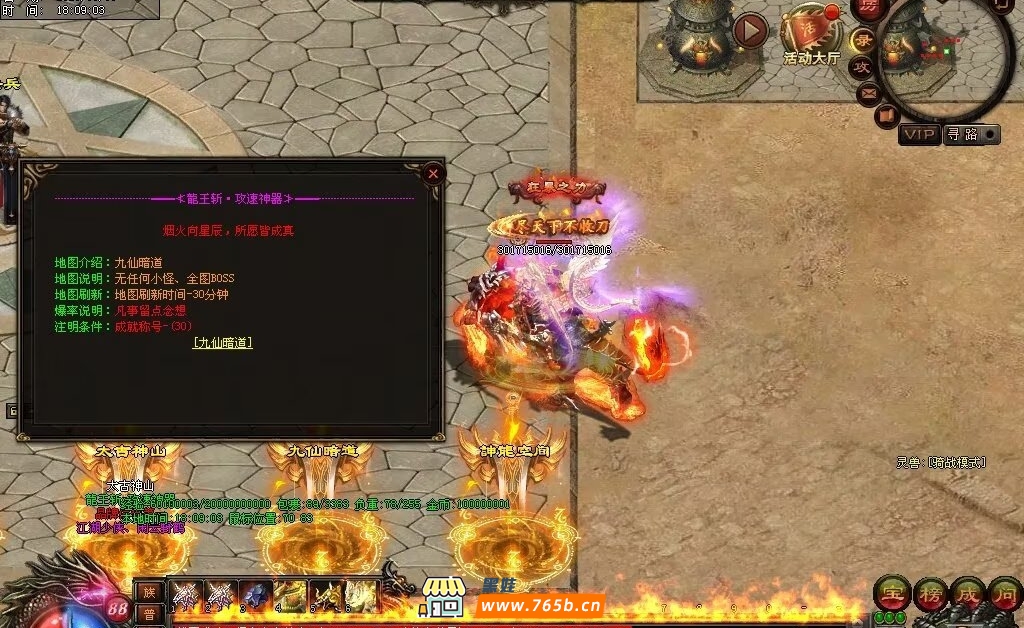
Task: Open the VIP panel
Action: (918, 134)
